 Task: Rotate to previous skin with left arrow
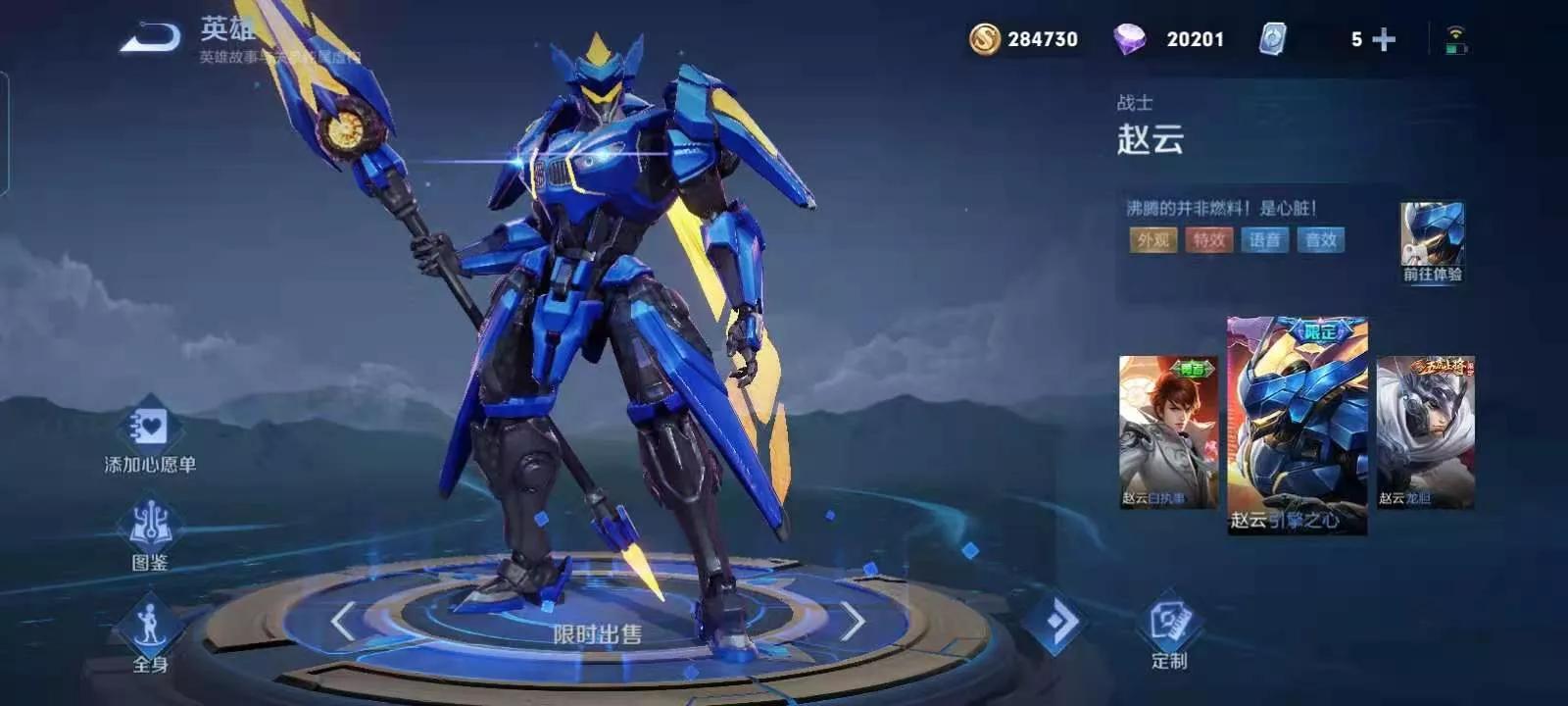click(x=342, y=622)
